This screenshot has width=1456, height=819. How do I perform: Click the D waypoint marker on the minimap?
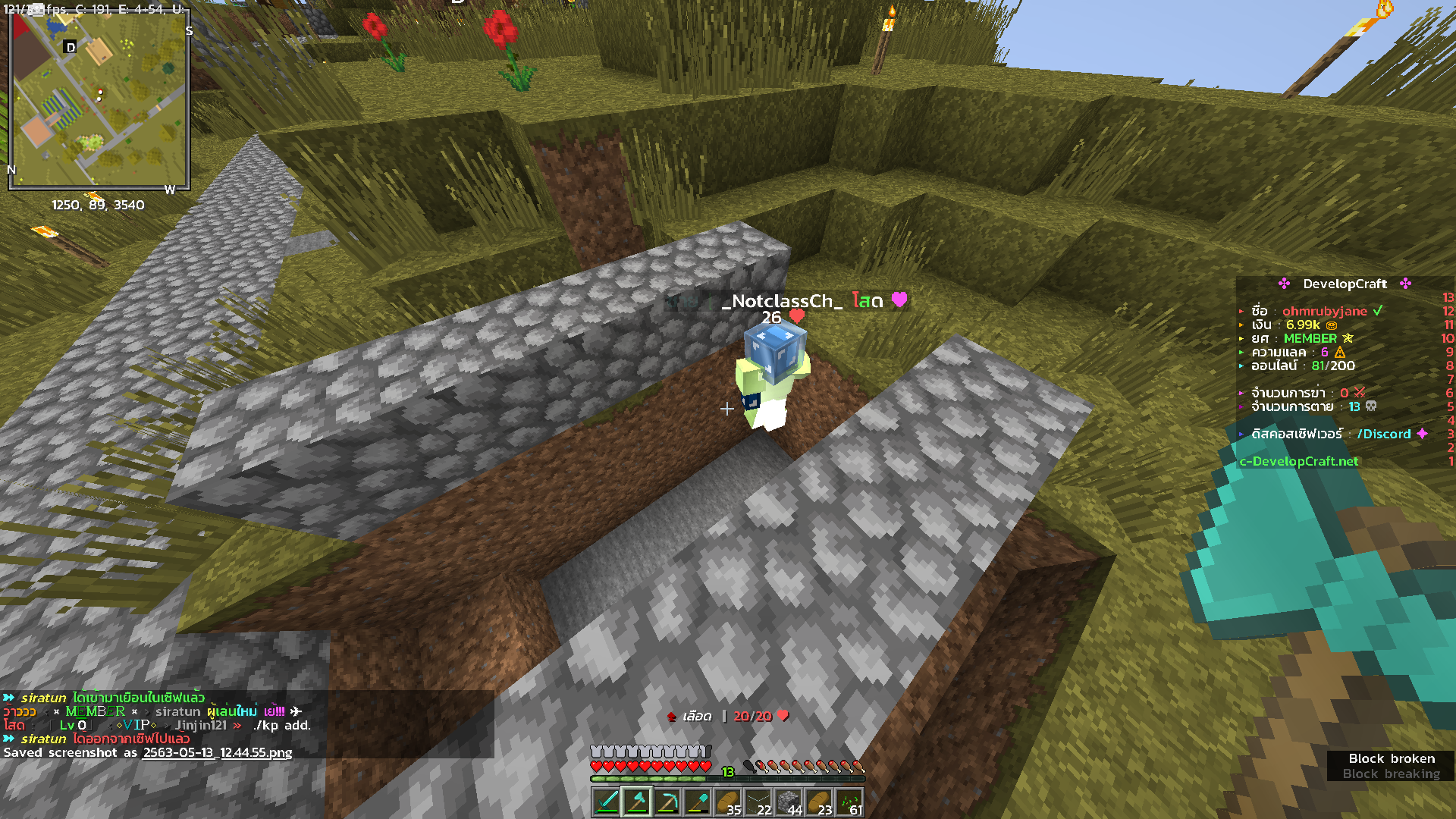(71, 45)
